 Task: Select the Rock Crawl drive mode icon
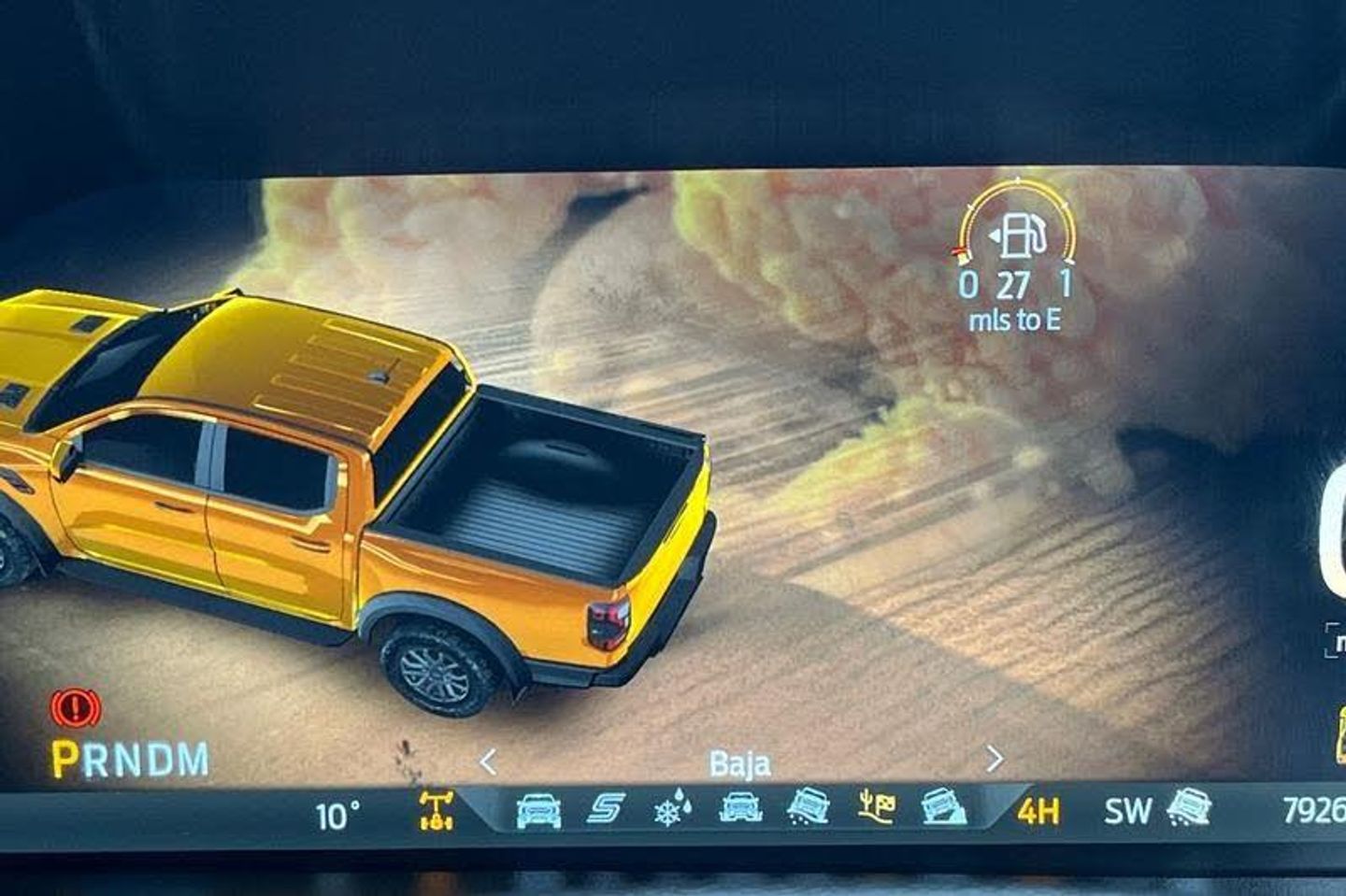tap(943, 806)
